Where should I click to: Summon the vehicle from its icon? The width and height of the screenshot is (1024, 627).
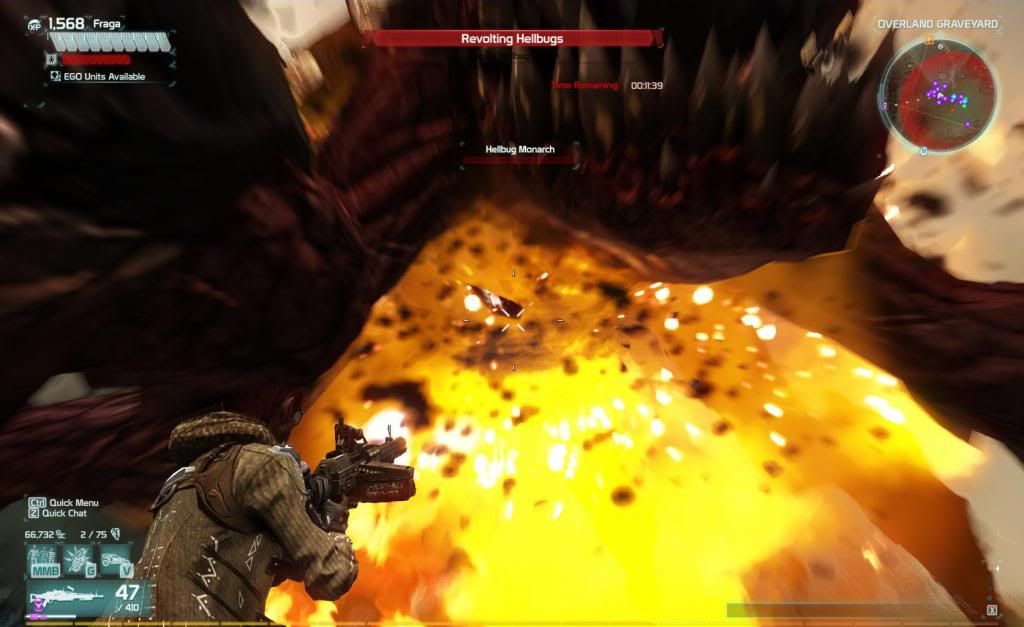point(116,560)
